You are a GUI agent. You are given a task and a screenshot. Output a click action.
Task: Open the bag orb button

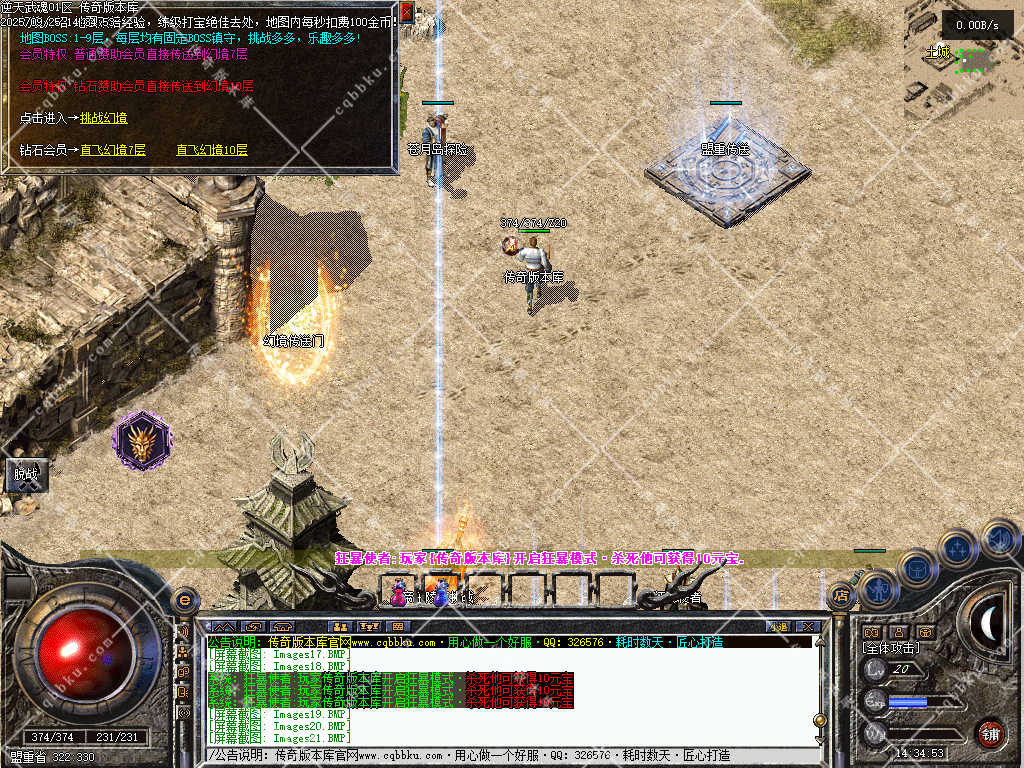click(x=916, y=569)
